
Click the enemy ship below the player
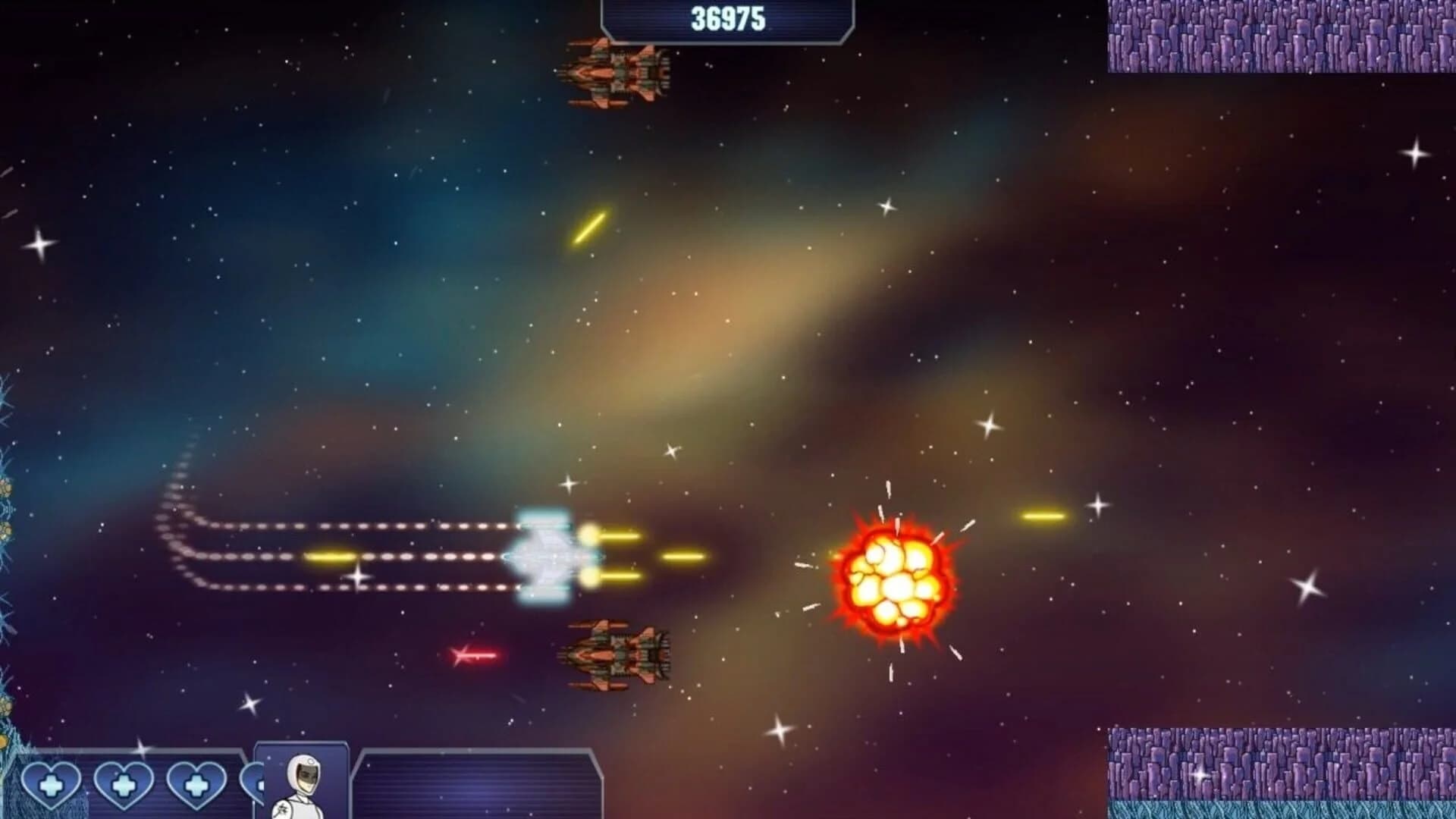[x=614, y=656]
